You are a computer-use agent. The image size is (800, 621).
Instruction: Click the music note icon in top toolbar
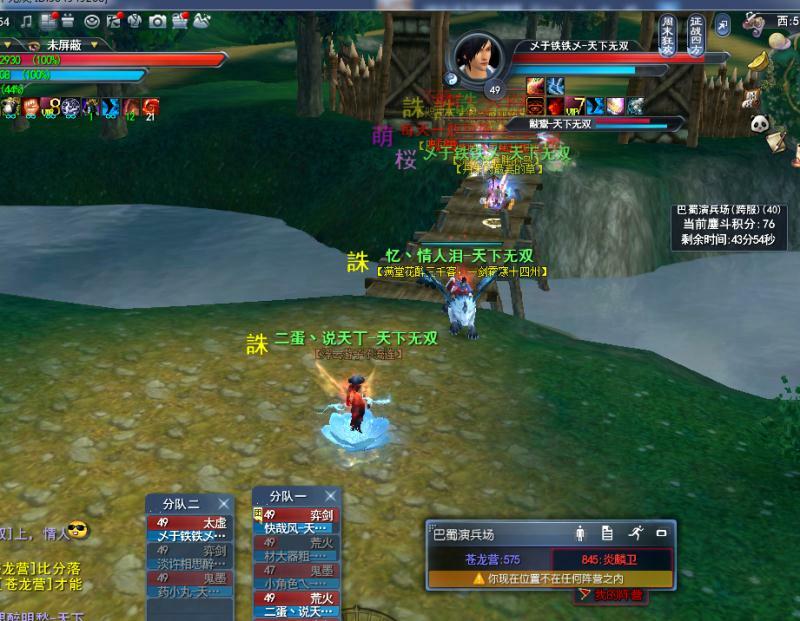(26, 20)
